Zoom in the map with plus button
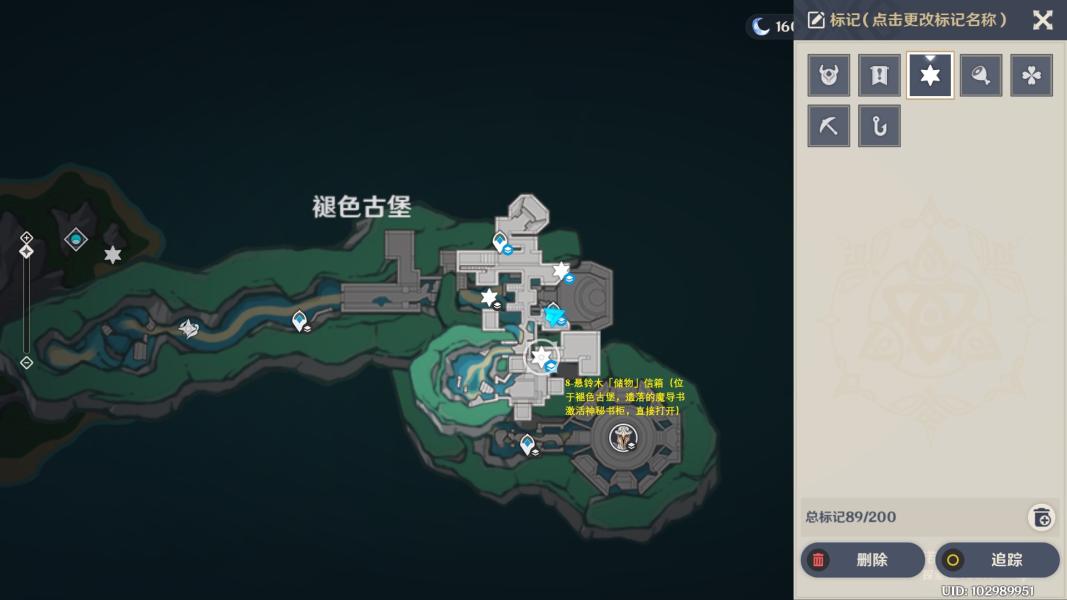Image resolution: width=1067 pixels, height=600 pixels. pos(27,238)
